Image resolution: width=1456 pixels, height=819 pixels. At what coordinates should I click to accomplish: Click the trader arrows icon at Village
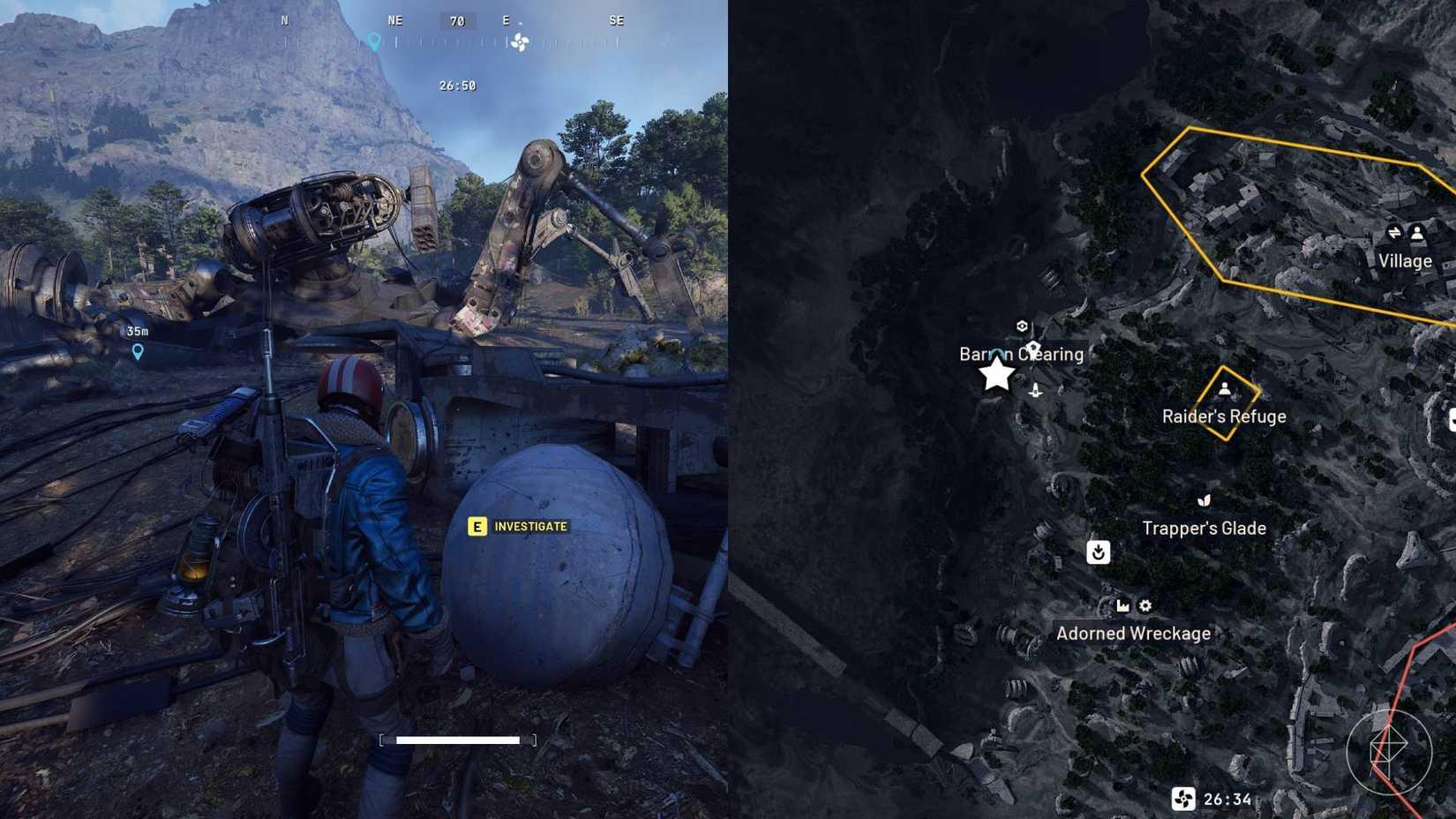click(1394, 232)
